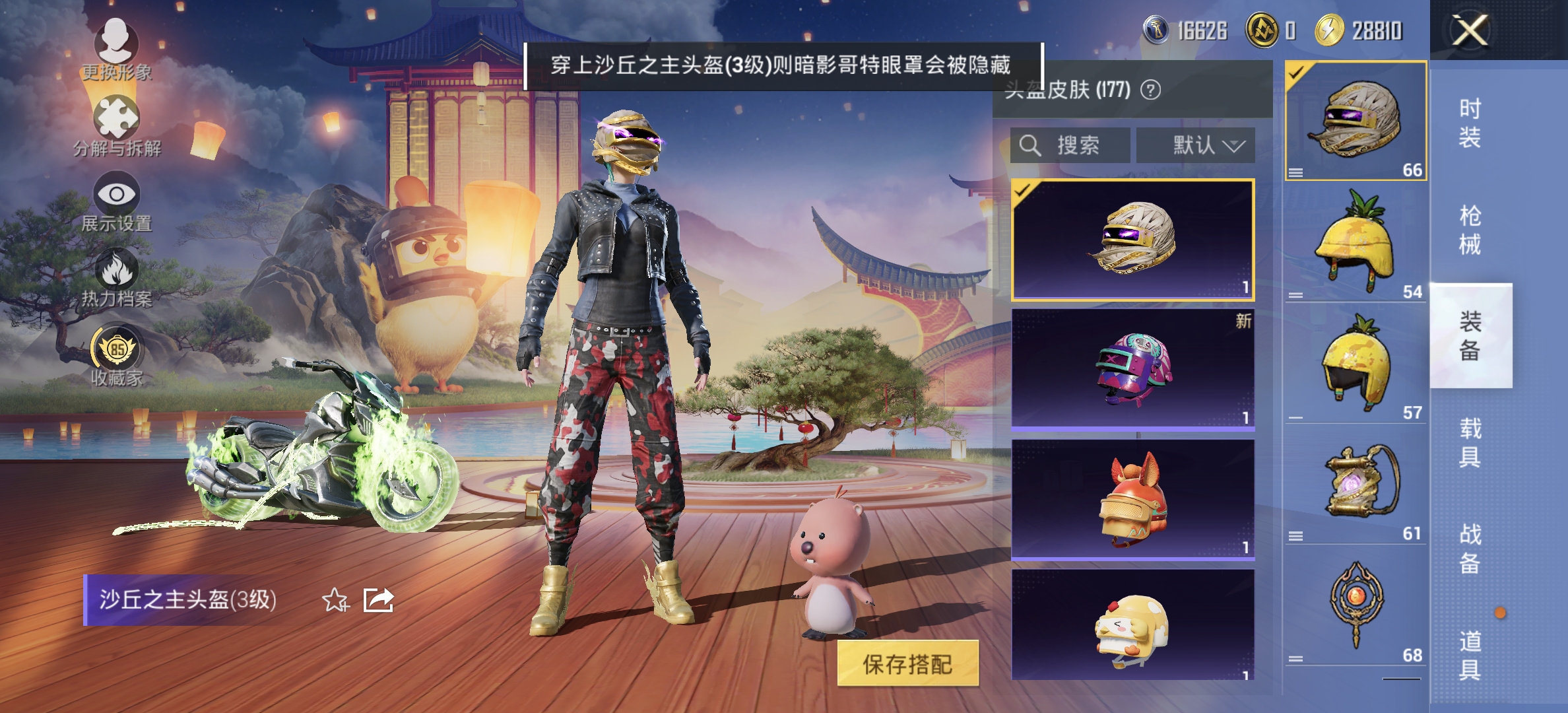Tap the search magnifier in helmet skins panel

[x=1030, y=145]
